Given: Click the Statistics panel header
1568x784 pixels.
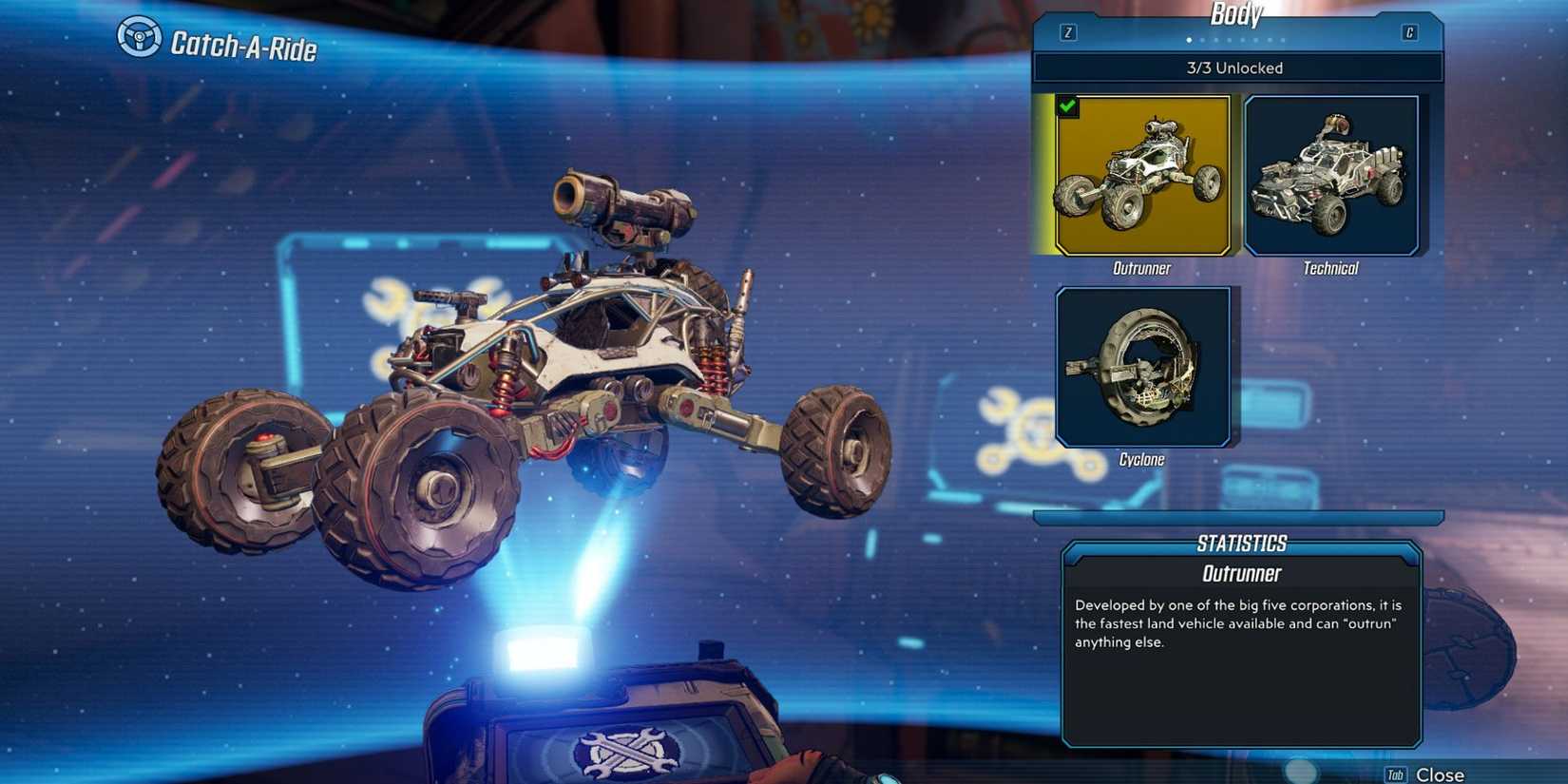Looking at the screenshot, I should (1240, 543).
